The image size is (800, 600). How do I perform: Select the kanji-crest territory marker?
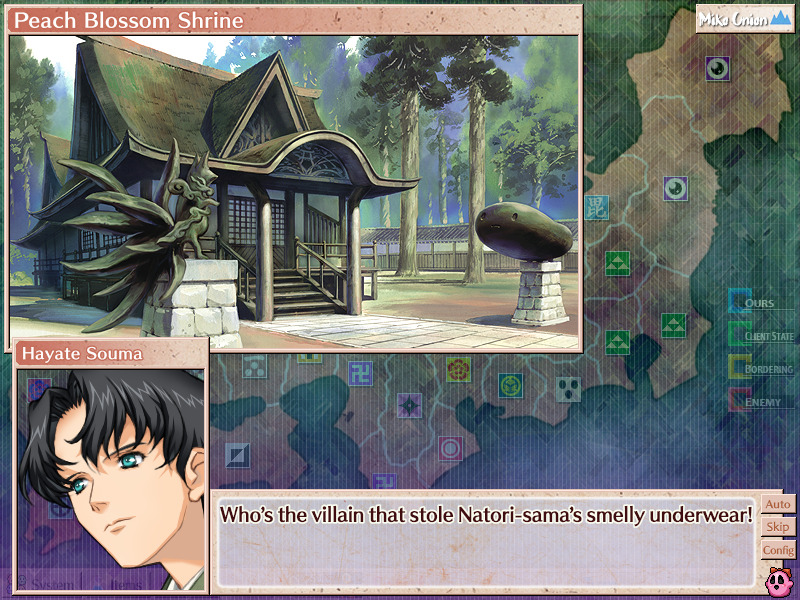(595, 207)
